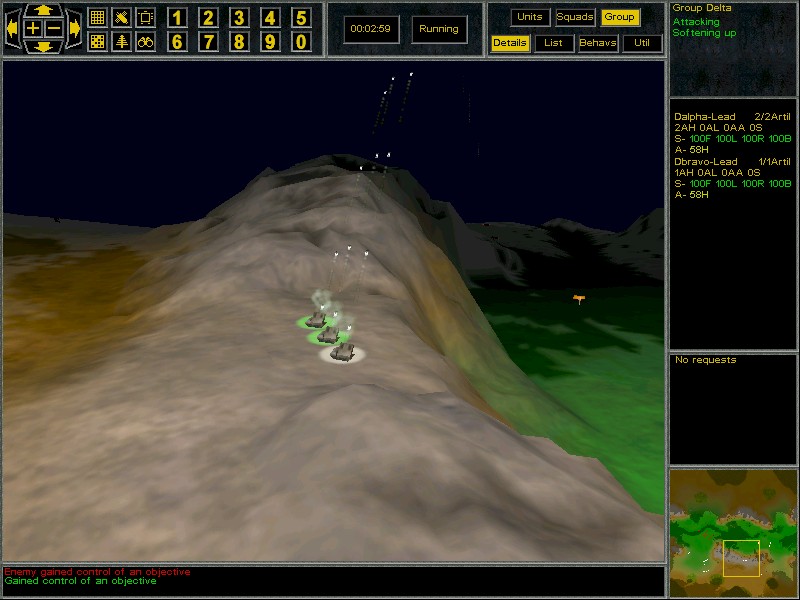This screenshot has width=800, height=600.
Task: Activate the binoculars view icon
Action: point(145,42)
